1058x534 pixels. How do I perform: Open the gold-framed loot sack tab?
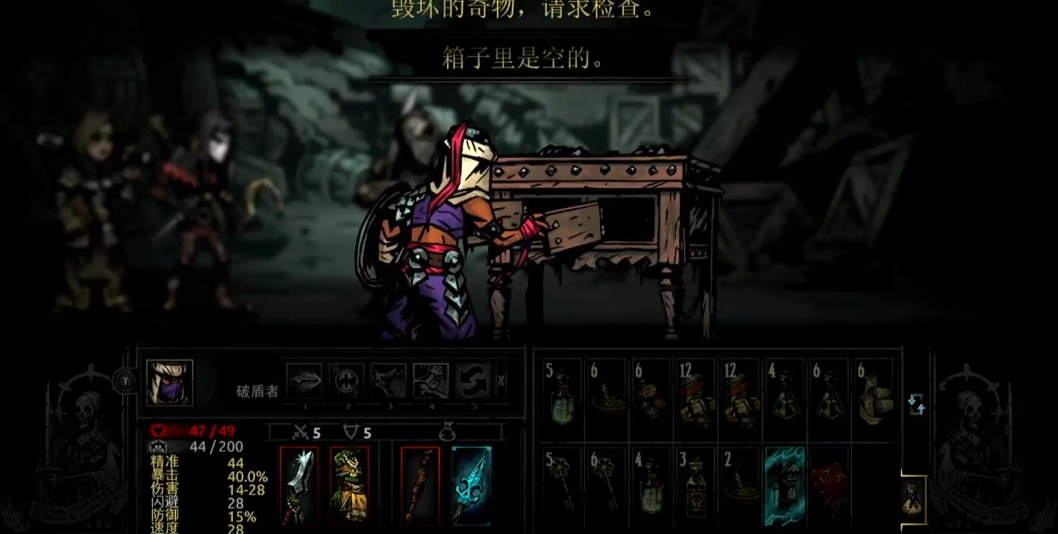pyautogui.click(x=913, y=496)
